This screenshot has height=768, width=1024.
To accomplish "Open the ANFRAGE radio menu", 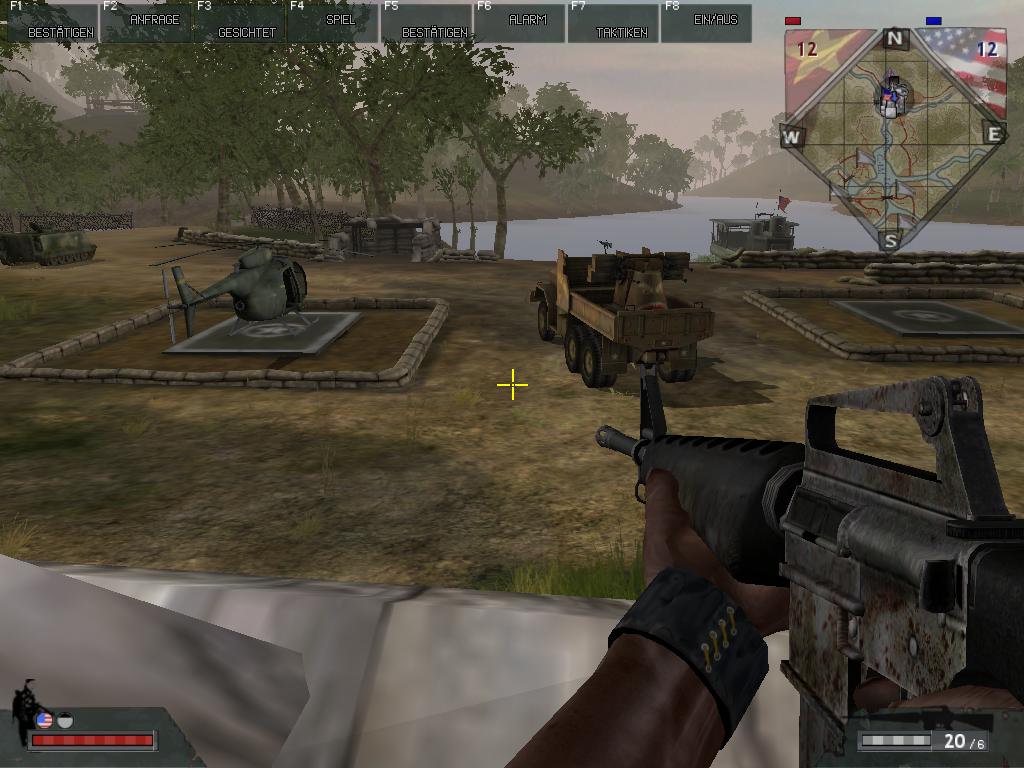I will [146, 22].
